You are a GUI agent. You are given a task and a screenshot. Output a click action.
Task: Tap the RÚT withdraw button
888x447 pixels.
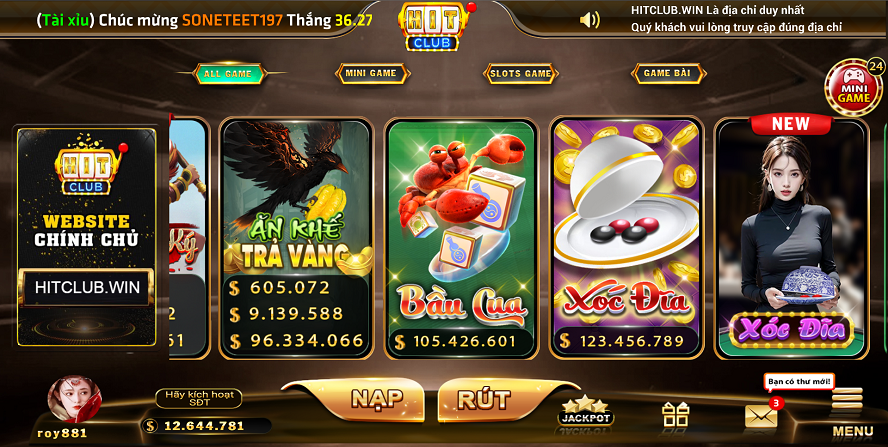tap(483, 398)
